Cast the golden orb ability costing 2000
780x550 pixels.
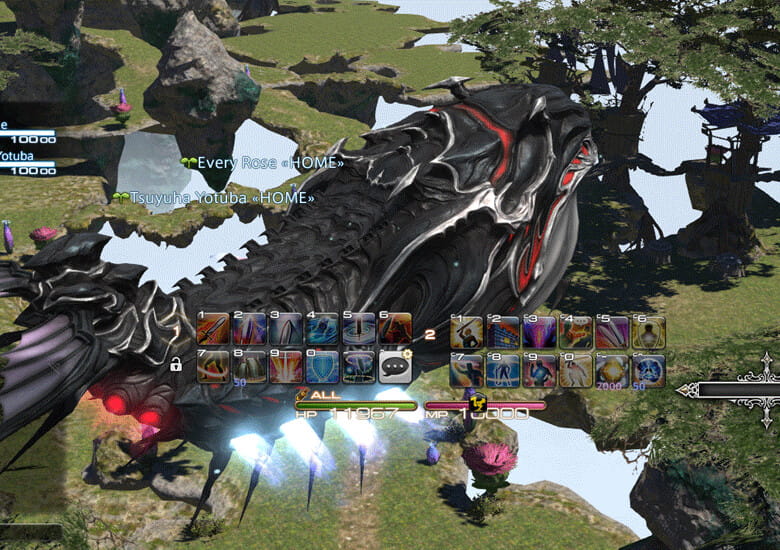click(x=611, y=370)
